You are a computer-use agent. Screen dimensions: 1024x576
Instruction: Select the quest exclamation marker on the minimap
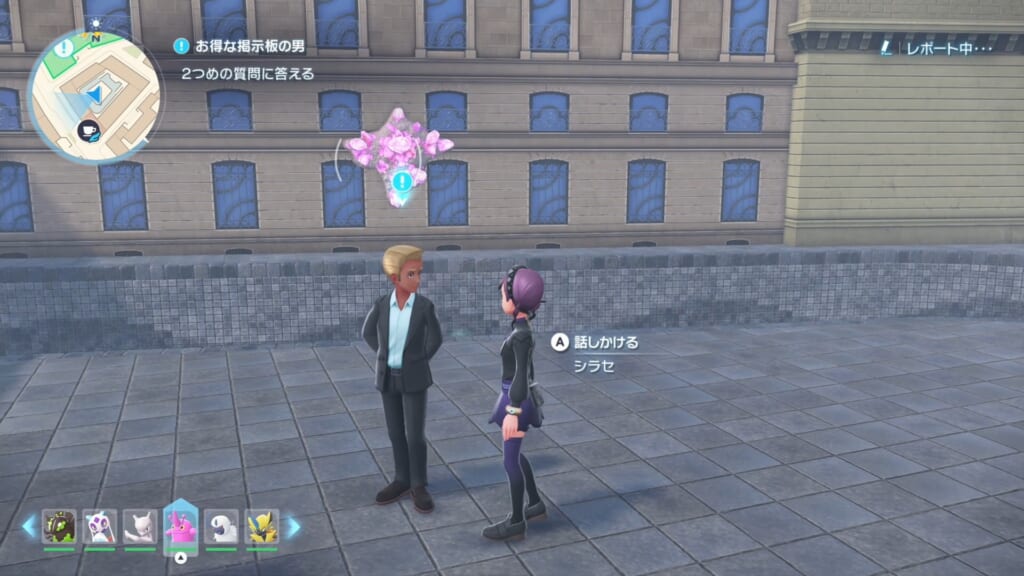click(63, 48)
